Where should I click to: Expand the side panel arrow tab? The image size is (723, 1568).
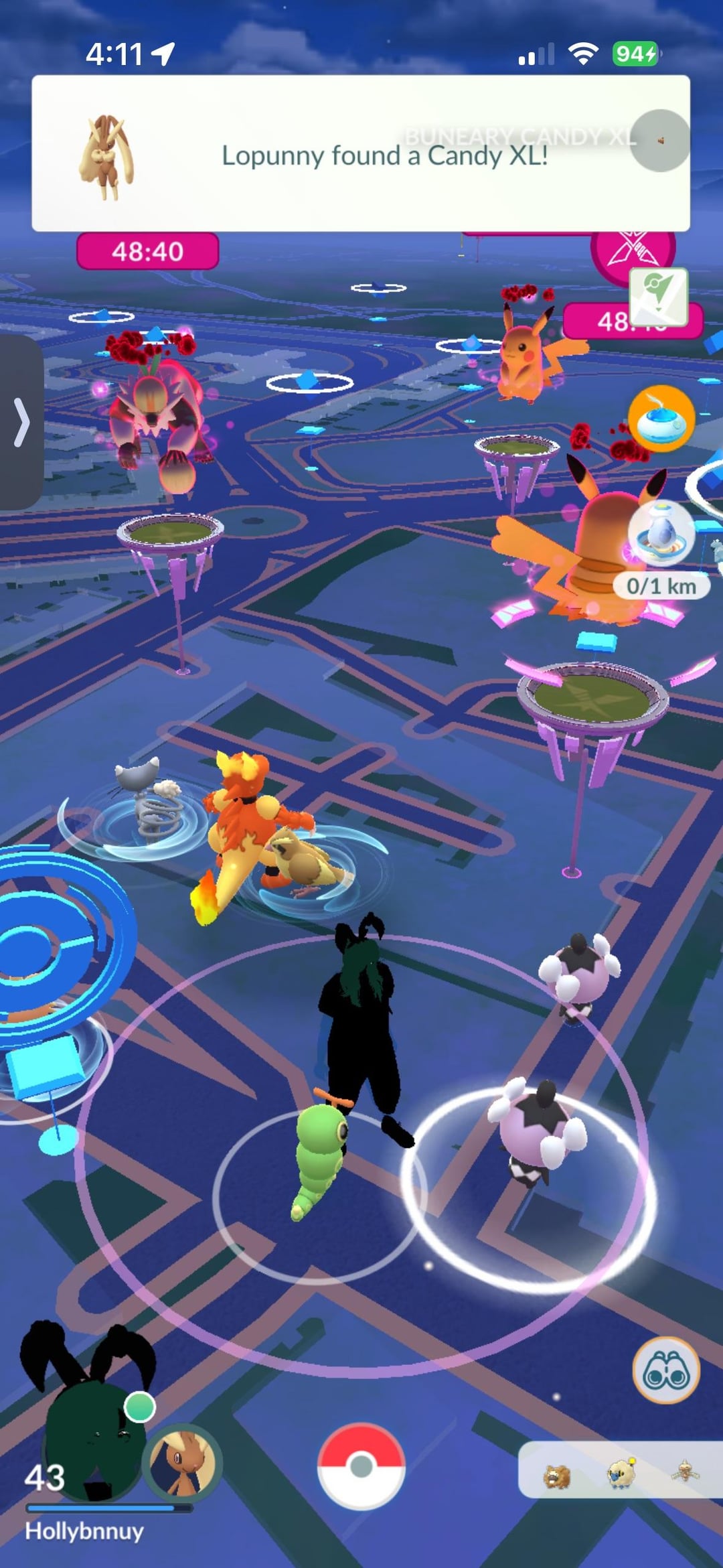point(21,423)
